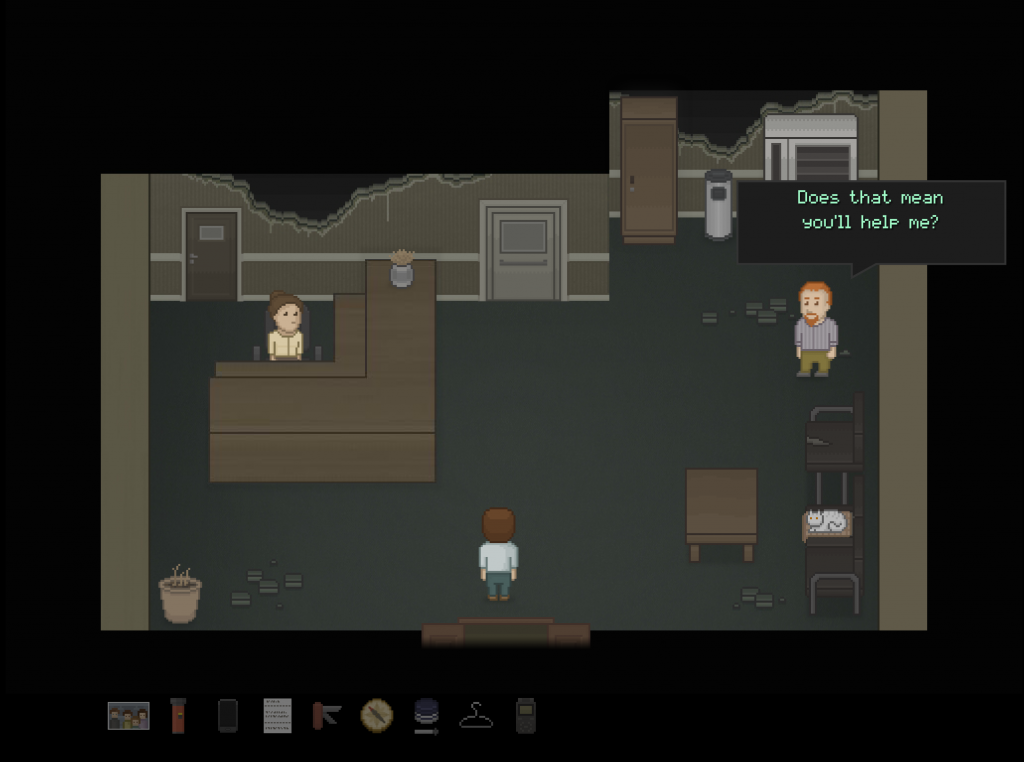Viewport: 1024px width, 762px height.
Task: Choose the red pocket knife
Action: click(327, 716)
